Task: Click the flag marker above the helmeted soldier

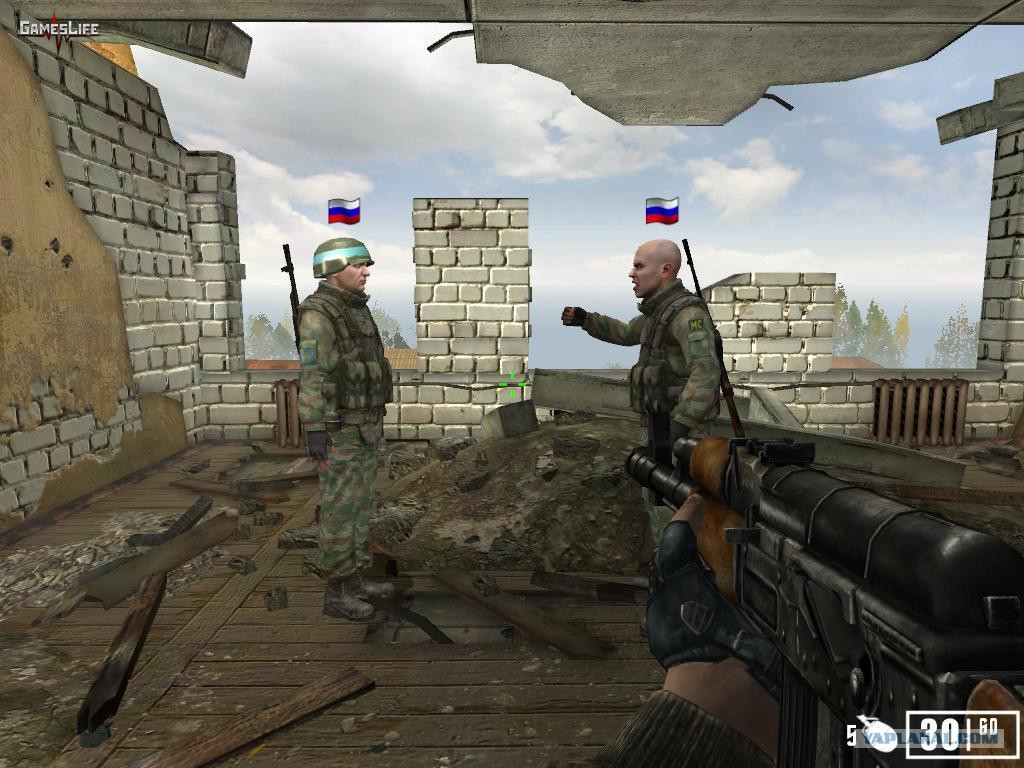Action: point(344,211)
